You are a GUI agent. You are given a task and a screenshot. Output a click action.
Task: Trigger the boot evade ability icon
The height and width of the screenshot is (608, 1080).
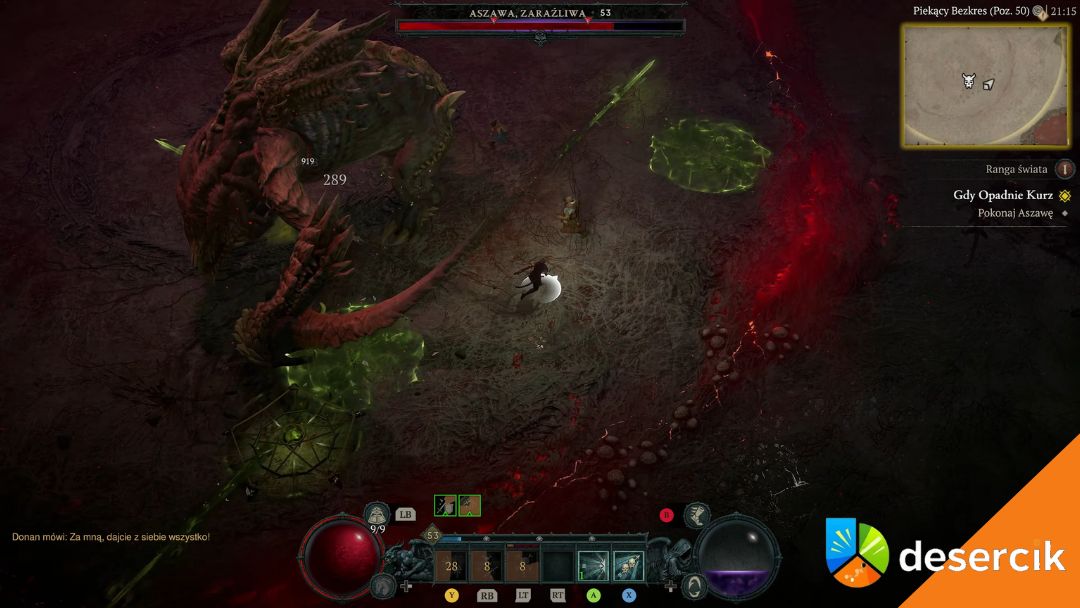pyautogui.click(x=697, y=514)
